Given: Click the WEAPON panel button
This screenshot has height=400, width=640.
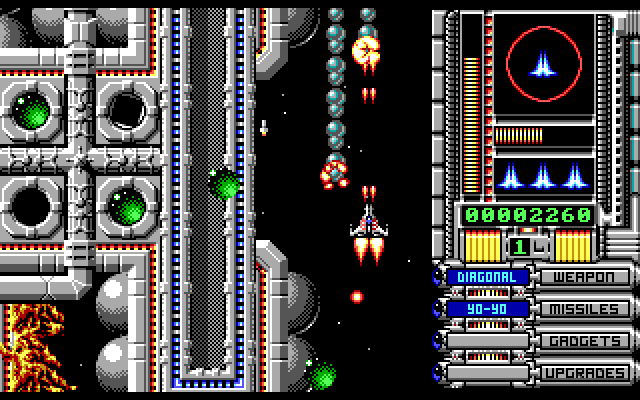Looking at the screenshot, I should pos(585,277).
